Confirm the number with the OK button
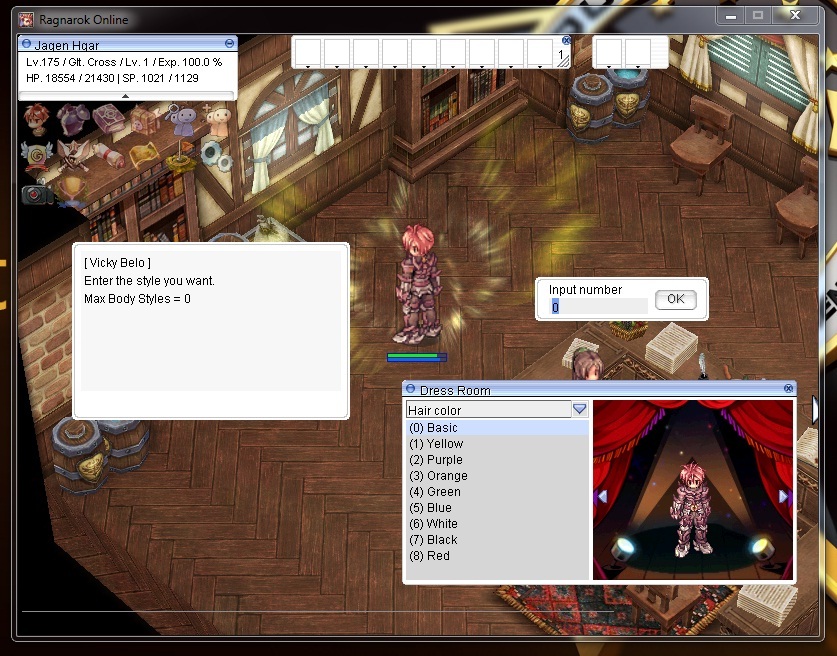 click(676, 299)
